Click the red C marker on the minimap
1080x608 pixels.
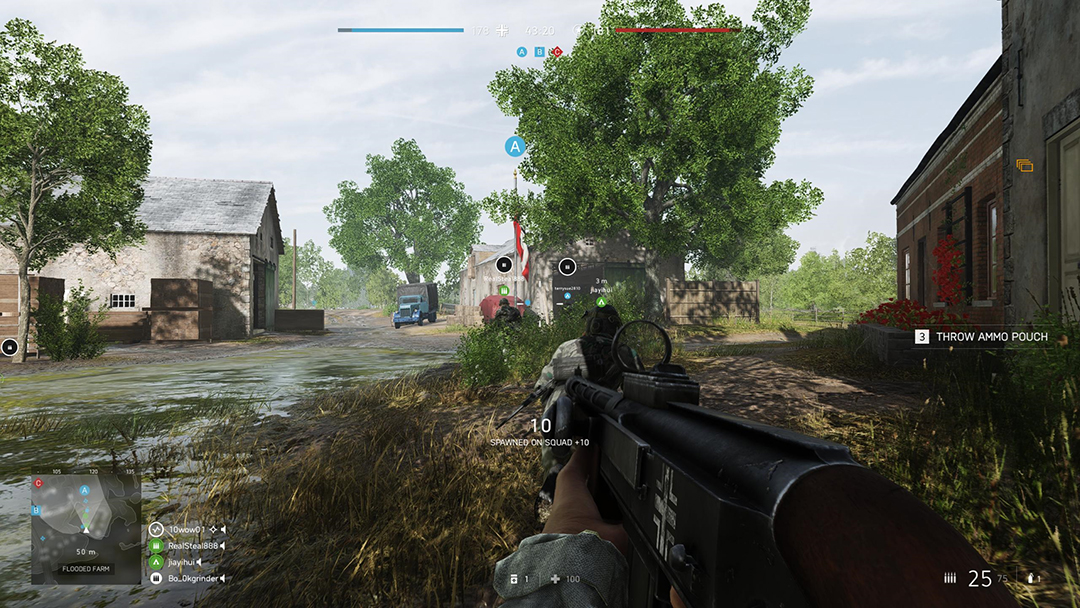tap(38, 484)
